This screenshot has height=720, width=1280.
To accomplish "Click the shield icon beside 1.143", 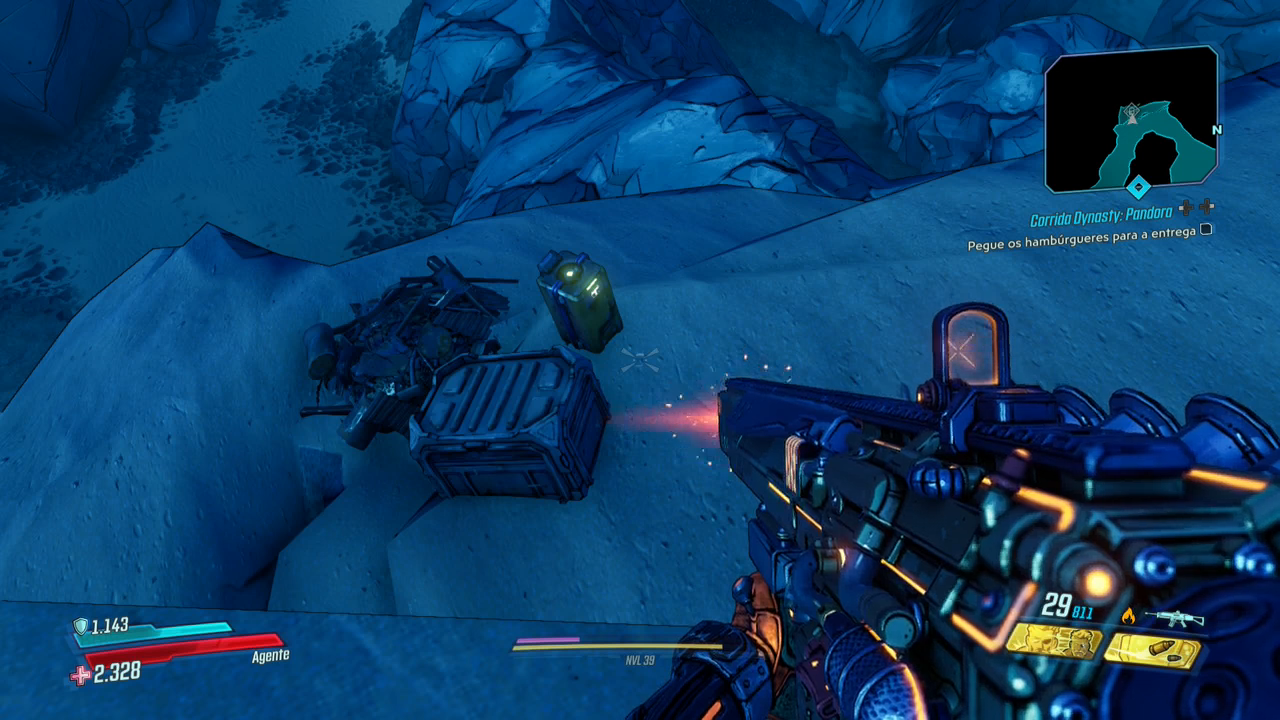I will coord(81,626).
